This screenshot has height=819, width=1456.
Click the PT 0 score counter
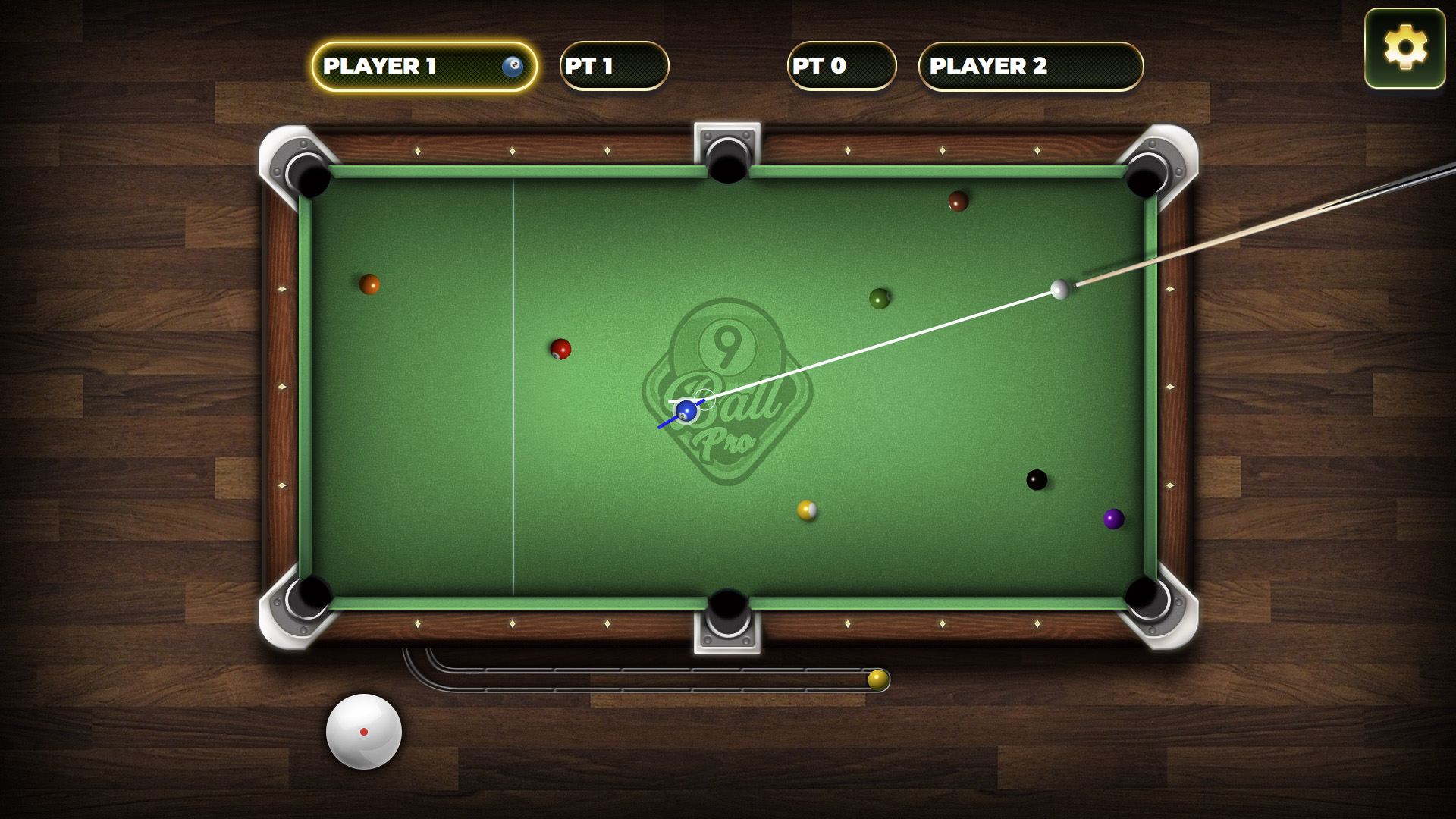(x=840, y=67)
